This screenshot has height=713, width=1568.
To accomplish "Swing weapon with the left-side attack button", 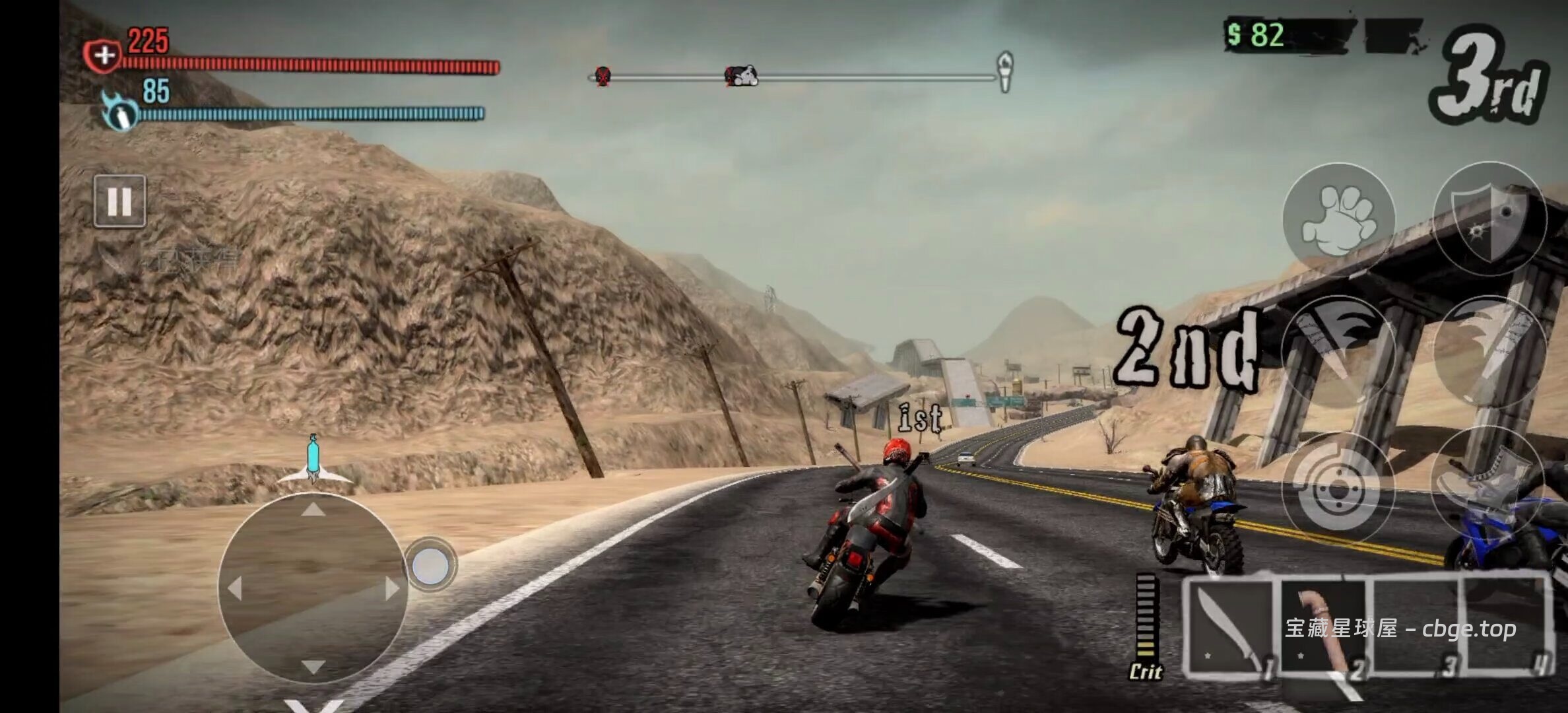I will click(x=1338, y=353).
